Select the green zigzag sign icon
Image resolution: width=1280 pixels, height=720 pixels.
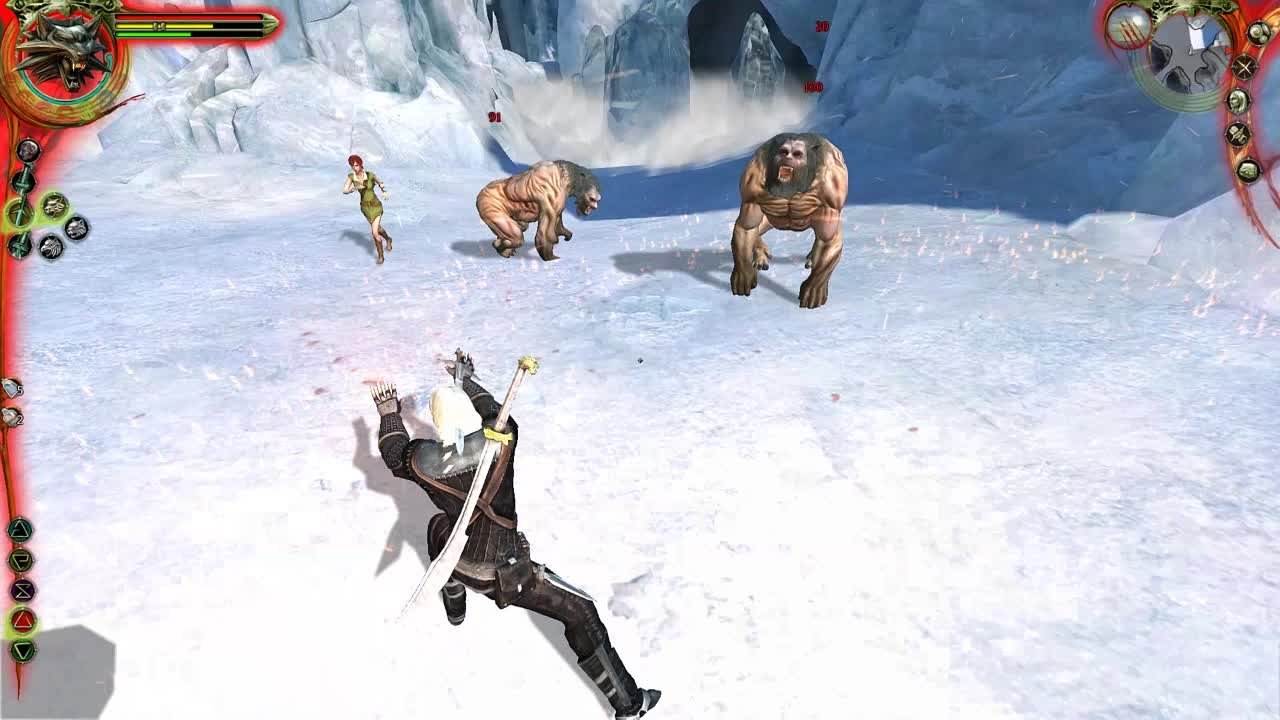tap(21, 560)
